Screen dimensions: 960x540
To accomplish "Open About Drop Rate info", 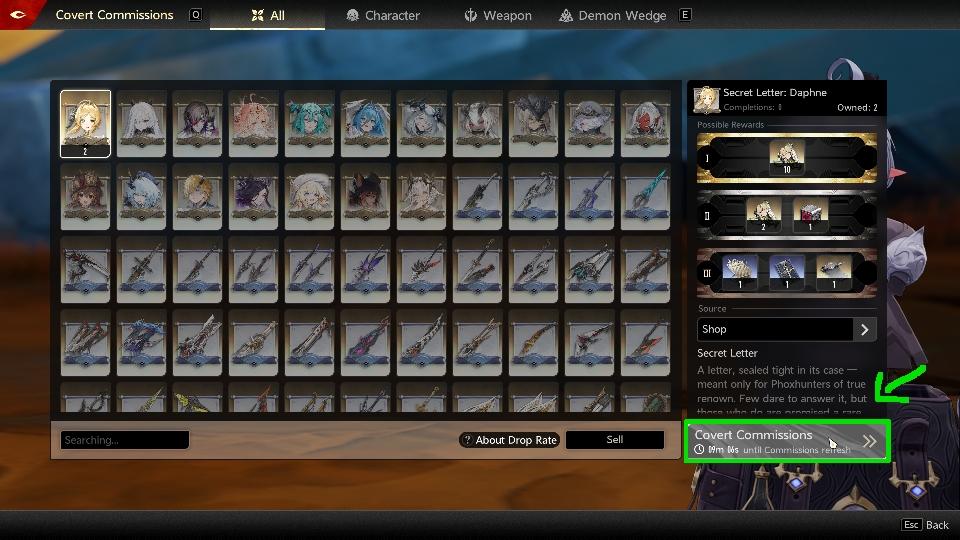I will [x=508, y=440].
